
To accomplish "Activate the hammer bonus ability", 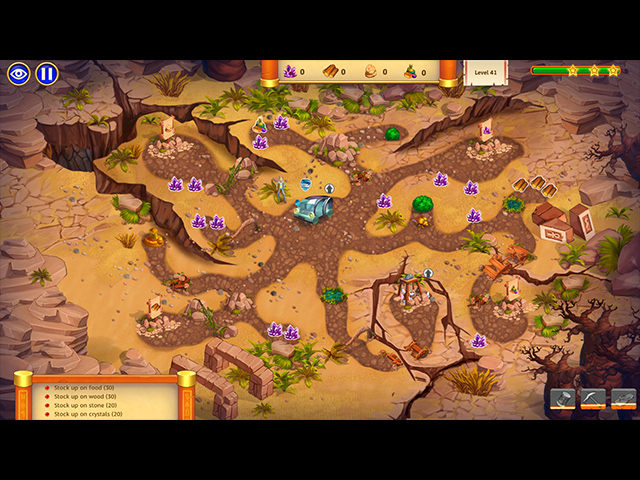I will click(563, 399).
